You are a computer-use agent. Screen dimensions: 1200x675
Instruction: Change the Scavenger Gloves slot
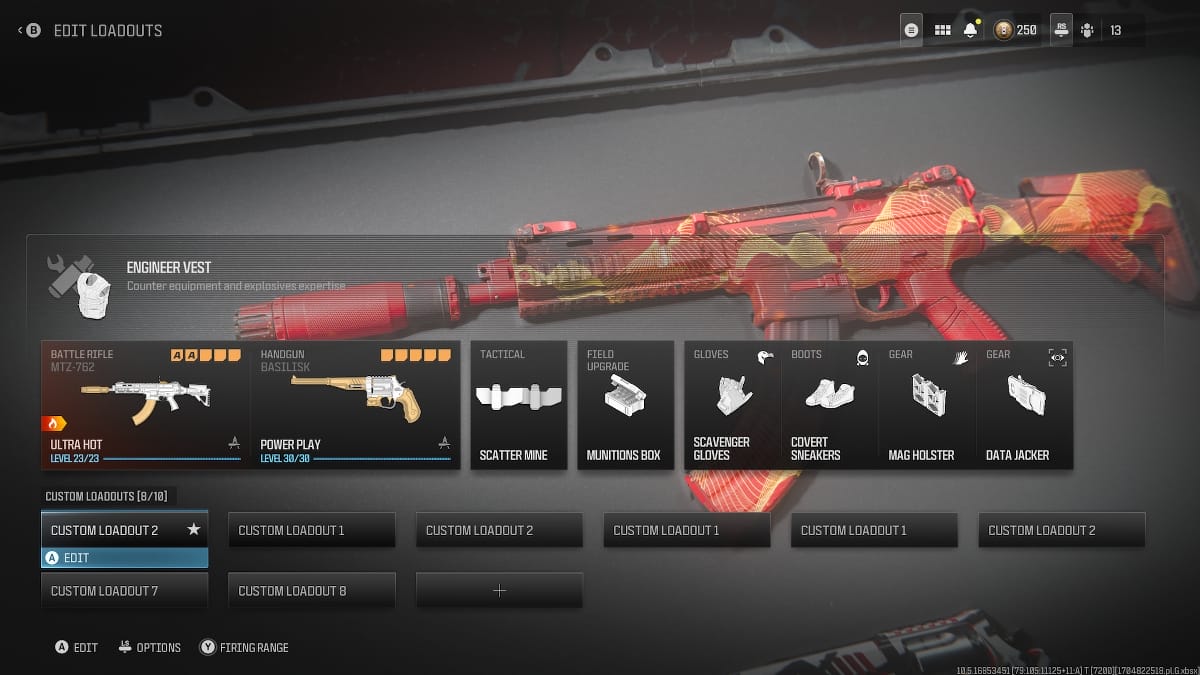(732, 405)
